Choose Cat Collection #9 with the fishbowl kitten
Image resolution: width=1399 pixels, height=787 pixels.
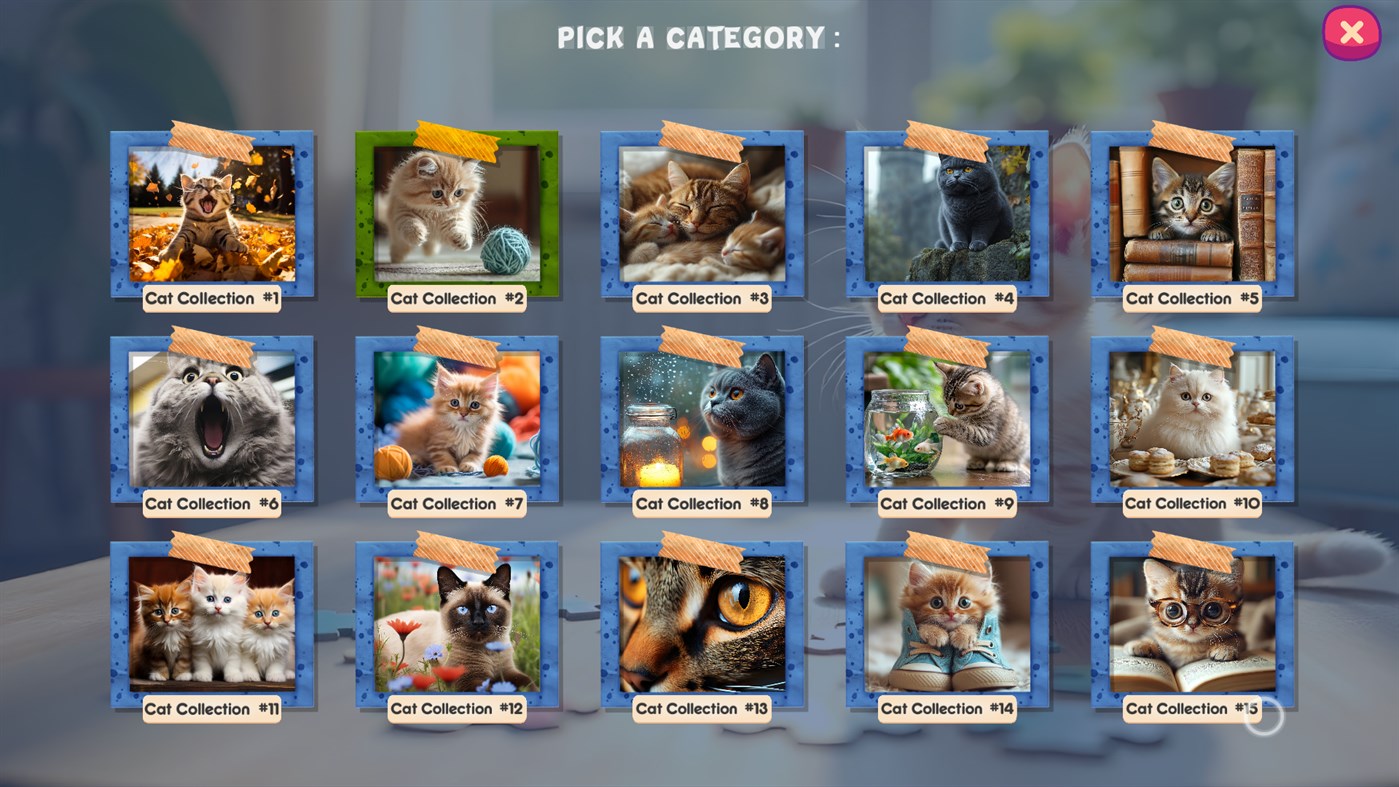click(x=946, y=417)
